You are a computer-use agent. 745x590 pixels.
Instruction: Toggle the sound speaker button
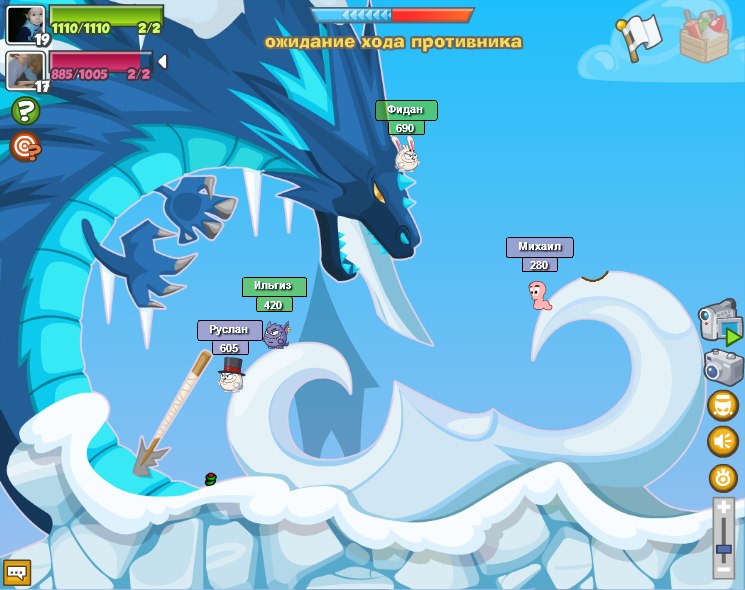pos(723,440)
